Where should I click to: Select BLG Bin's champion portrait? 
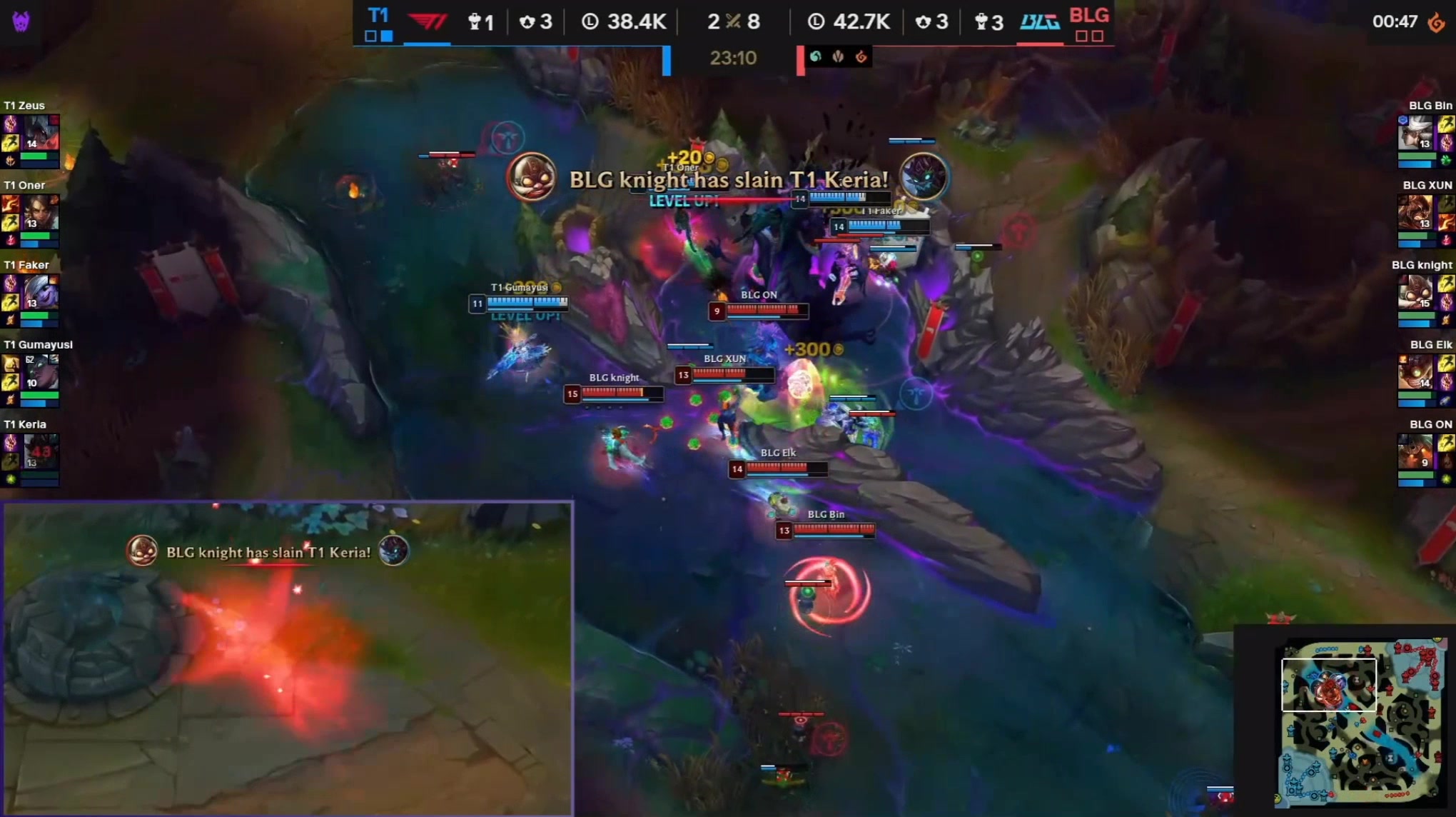(x=1415, y=134)
